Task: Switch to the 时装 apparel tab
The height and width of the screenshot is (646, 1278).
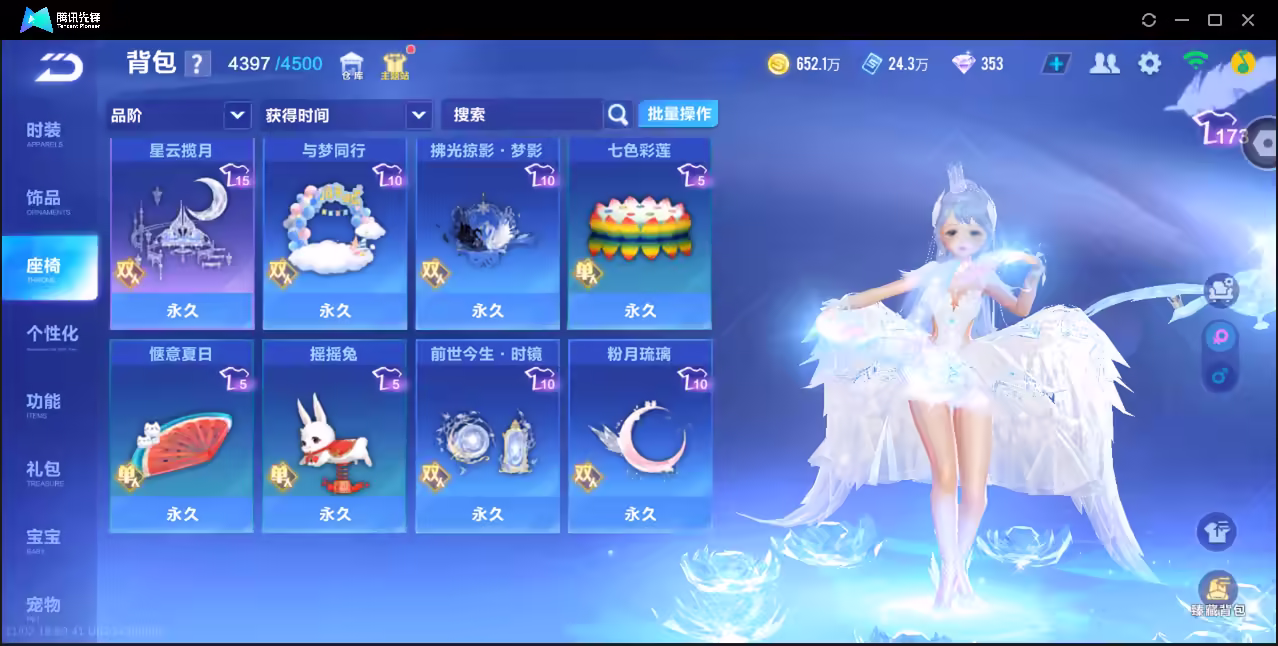Action: point(44,133)
